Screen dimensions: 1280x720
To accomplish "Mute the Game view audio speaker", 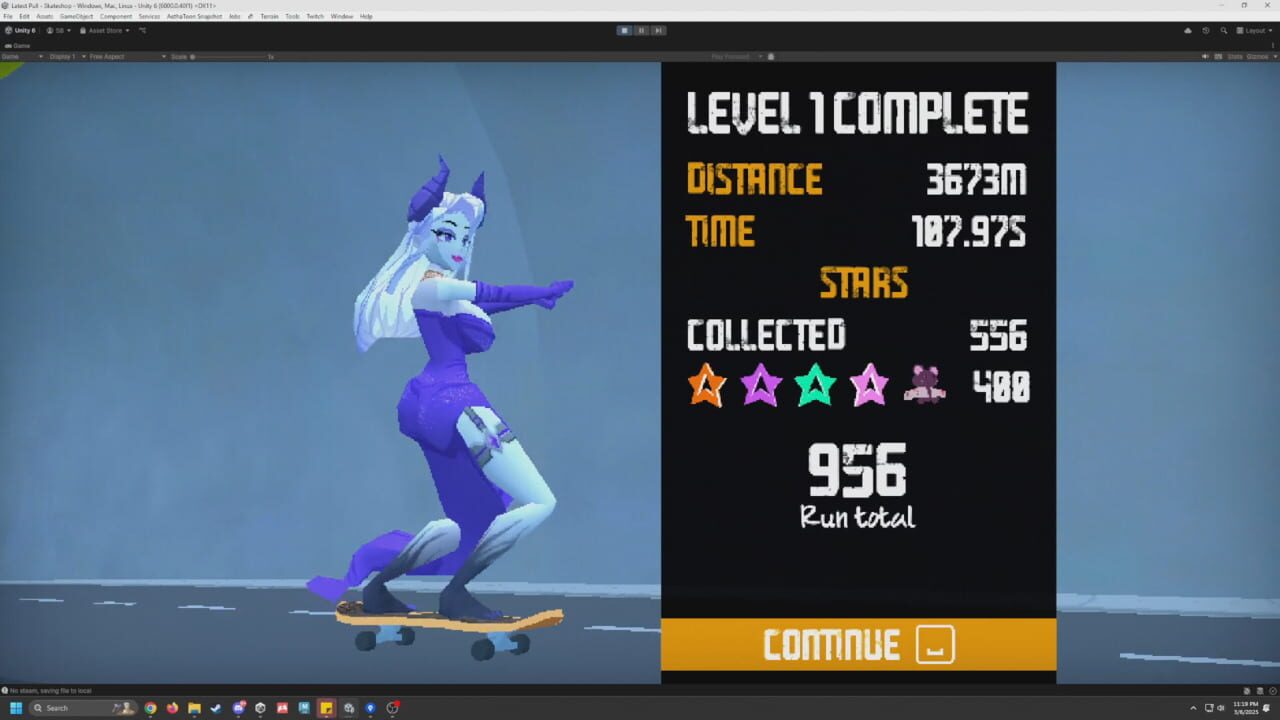I will [x=1206, y=56].
